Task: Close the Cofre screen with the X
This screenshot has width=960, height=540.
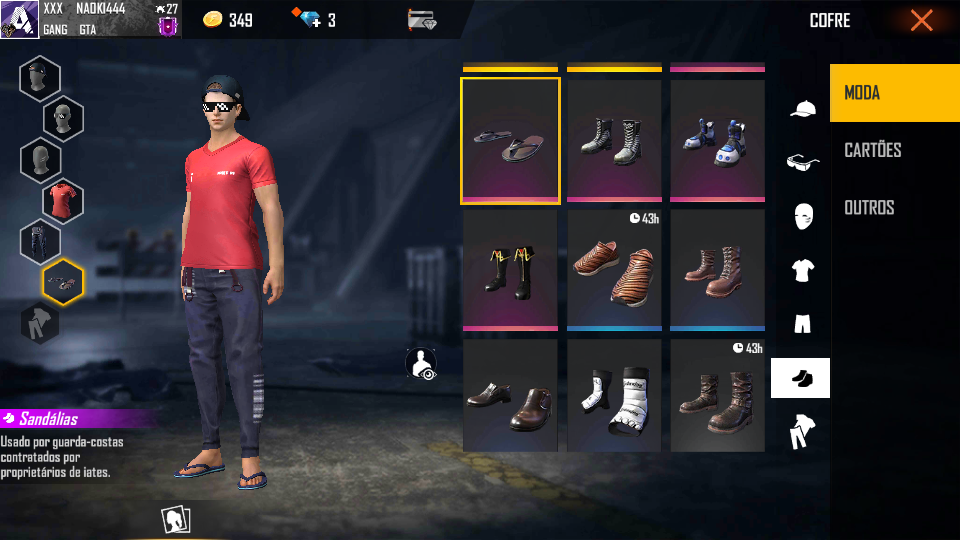Action: [x=921, y=21]
